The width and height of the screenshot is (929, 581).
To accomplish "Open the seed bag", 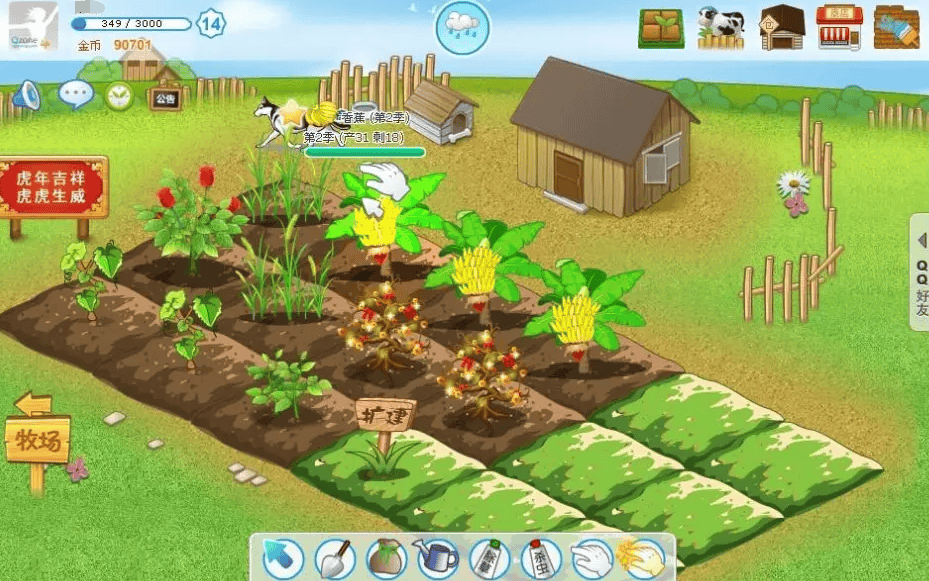I will point(385,558).
